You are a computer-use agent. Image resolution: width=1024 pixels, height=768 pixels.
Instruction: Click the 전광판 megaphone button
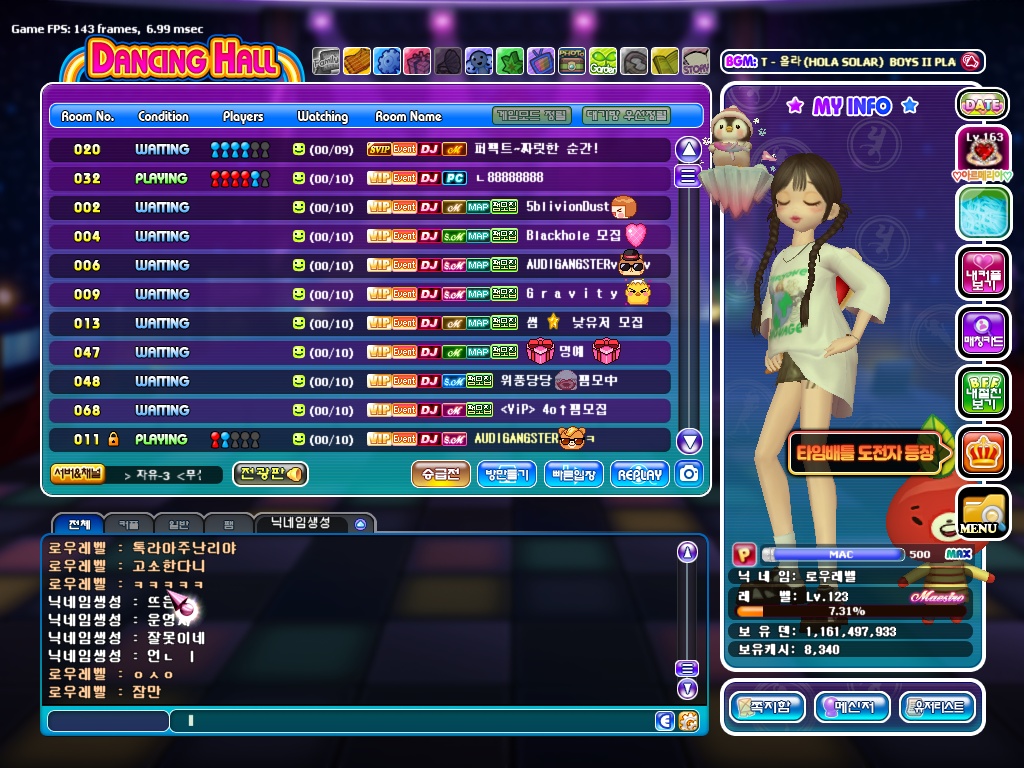click(269, 474)
